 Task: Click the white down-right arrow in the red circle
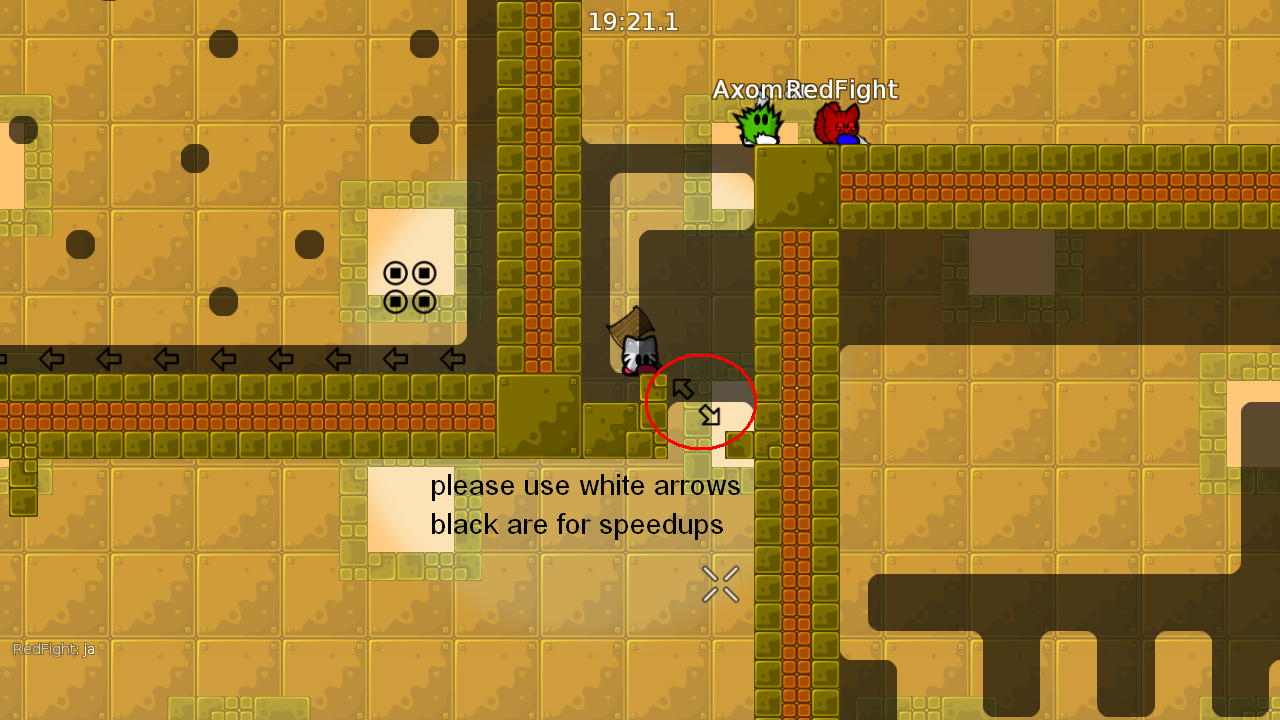(x=710, y=416)
